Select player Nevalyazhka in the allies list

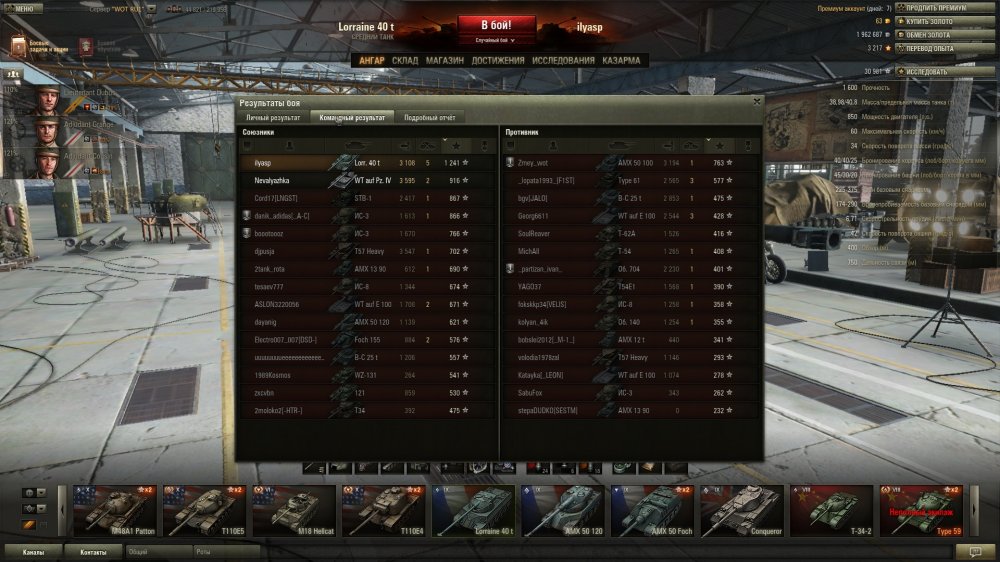[x=272, y=181]
